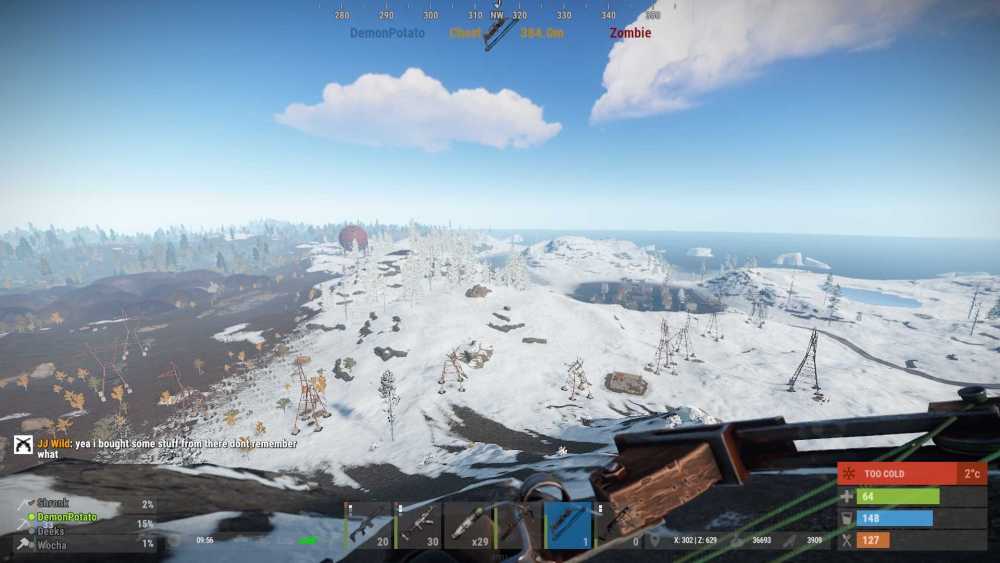
Task: Click the DemonPotato marker on the compass
Action: [x=387, y=33]
